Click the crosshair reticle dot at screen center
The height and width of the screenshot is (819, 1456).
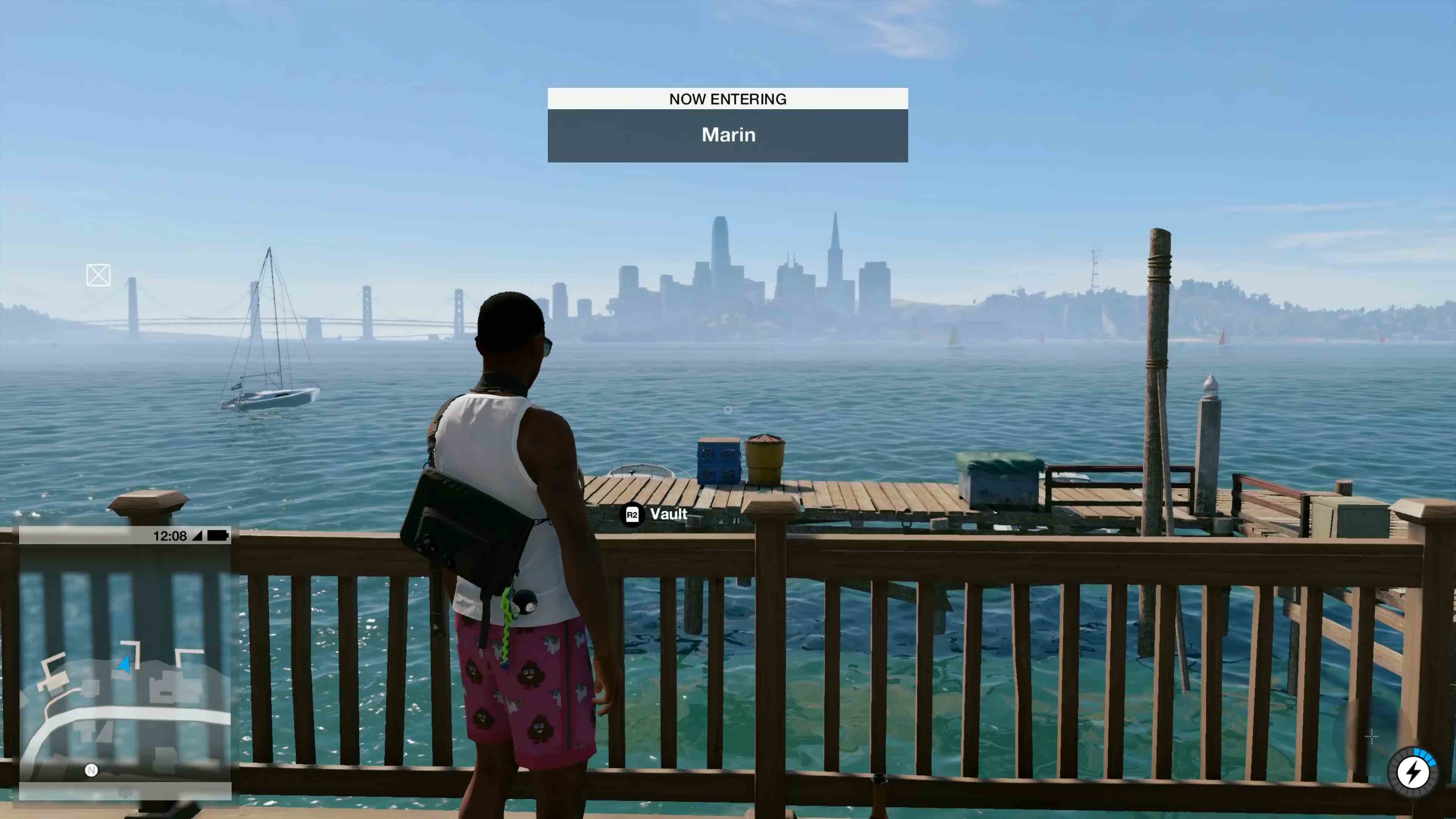(x=728, y=410)
